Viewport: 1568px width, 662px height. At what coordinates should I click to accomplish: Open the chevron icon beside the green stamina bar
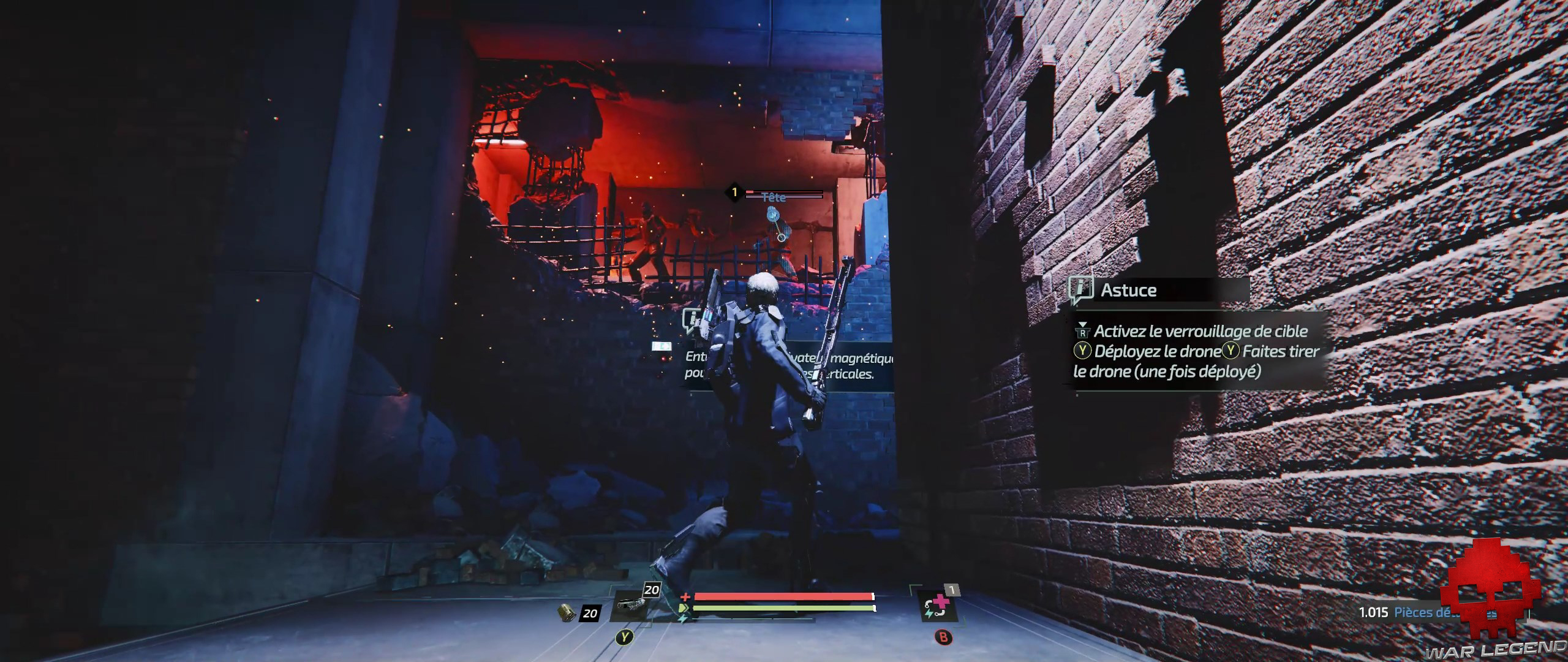click(684, 607)
